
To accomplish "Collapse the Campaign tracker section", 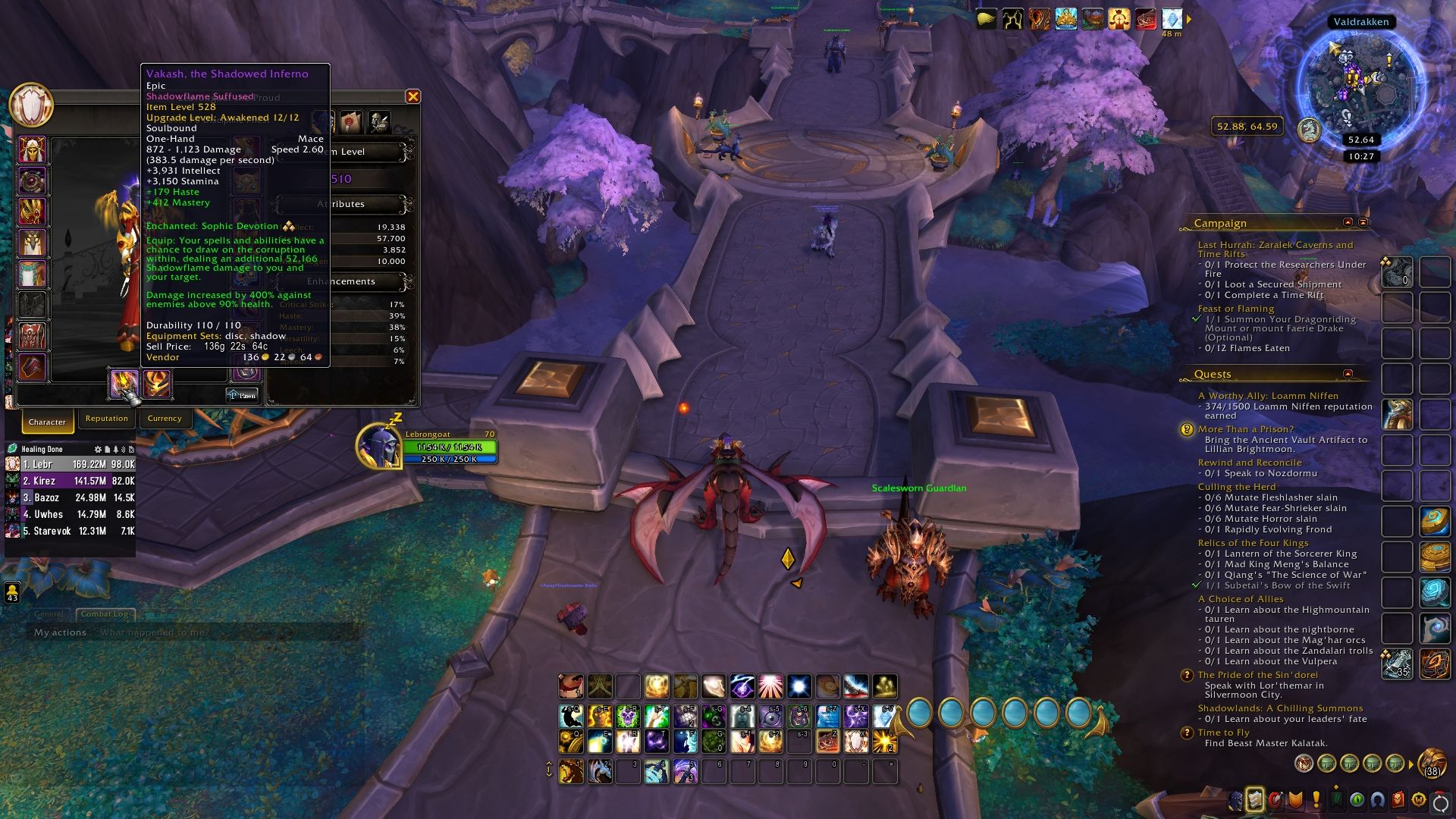I will point(1348,222).
